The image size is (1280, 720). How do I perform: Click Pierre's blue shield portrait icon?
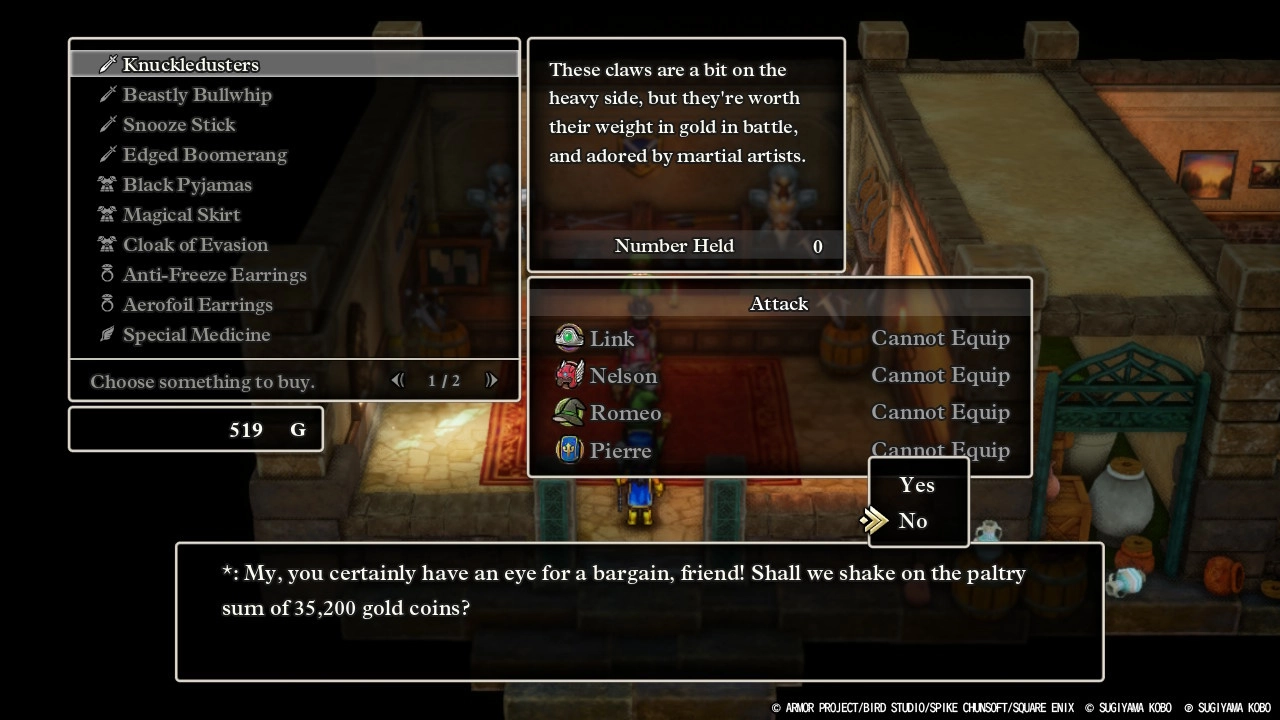point(568,449)
